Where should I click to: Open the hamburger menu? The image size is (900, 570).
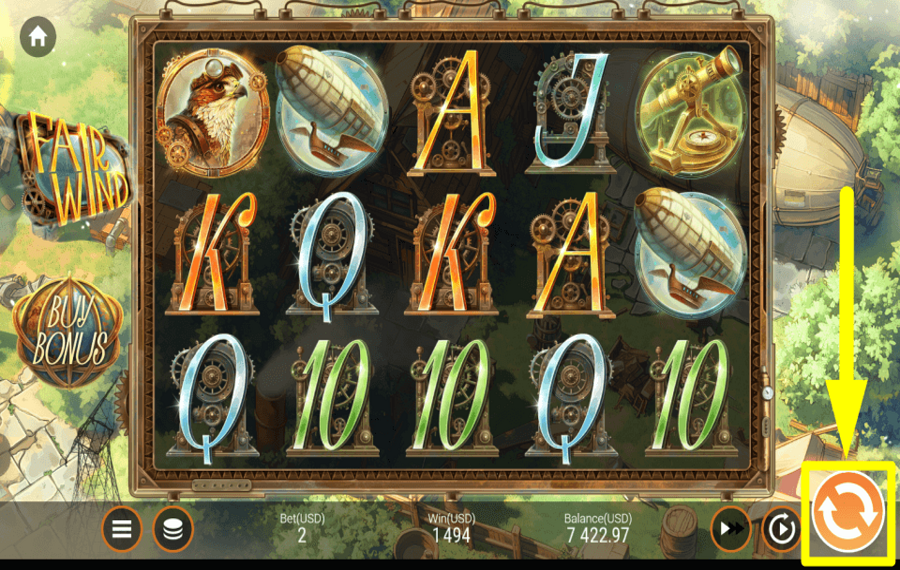coord(122,529)
